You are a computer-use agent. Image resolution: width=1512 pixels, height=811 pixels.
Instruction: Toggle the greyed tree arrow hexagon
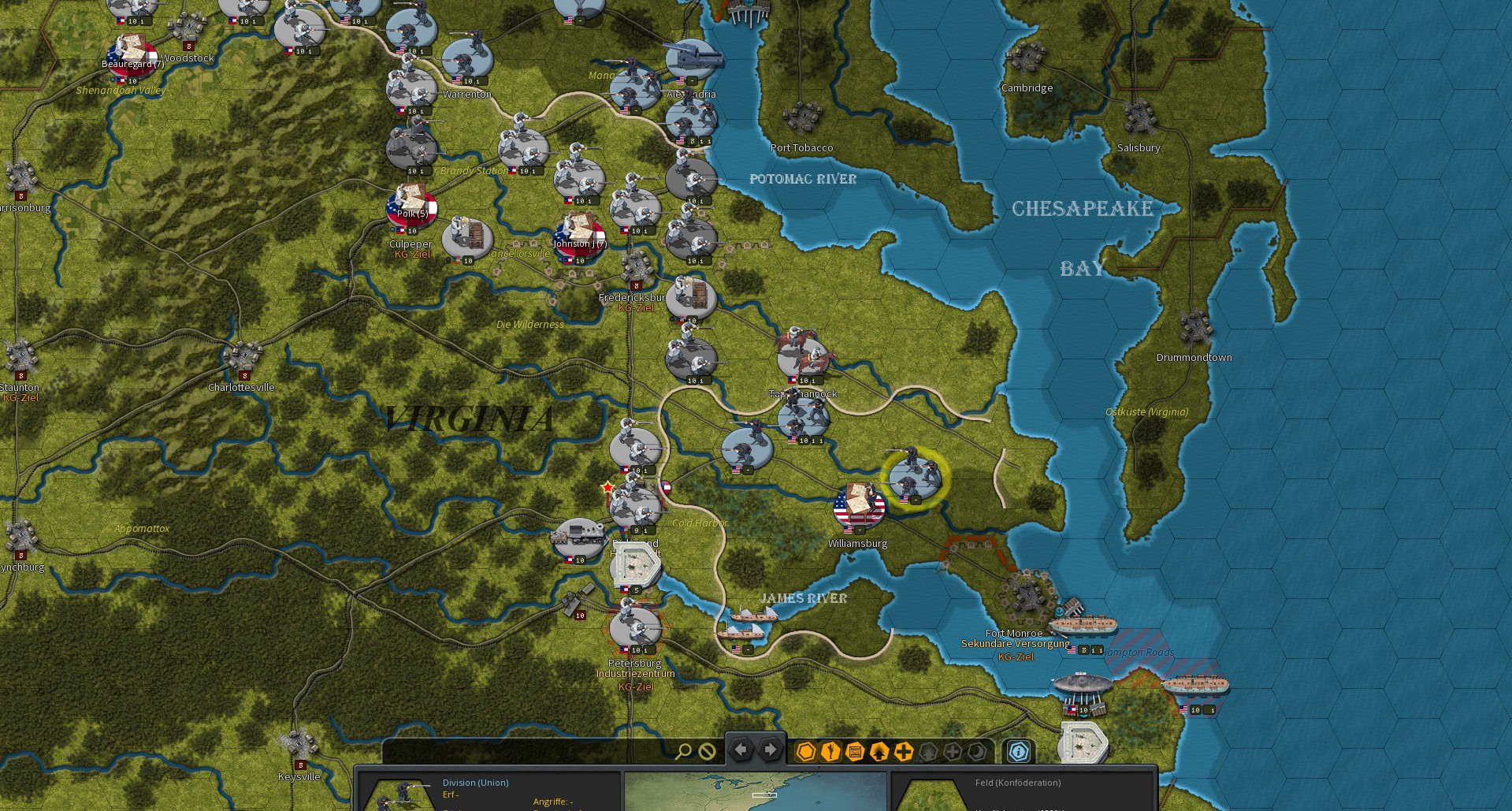click(929, 751)
